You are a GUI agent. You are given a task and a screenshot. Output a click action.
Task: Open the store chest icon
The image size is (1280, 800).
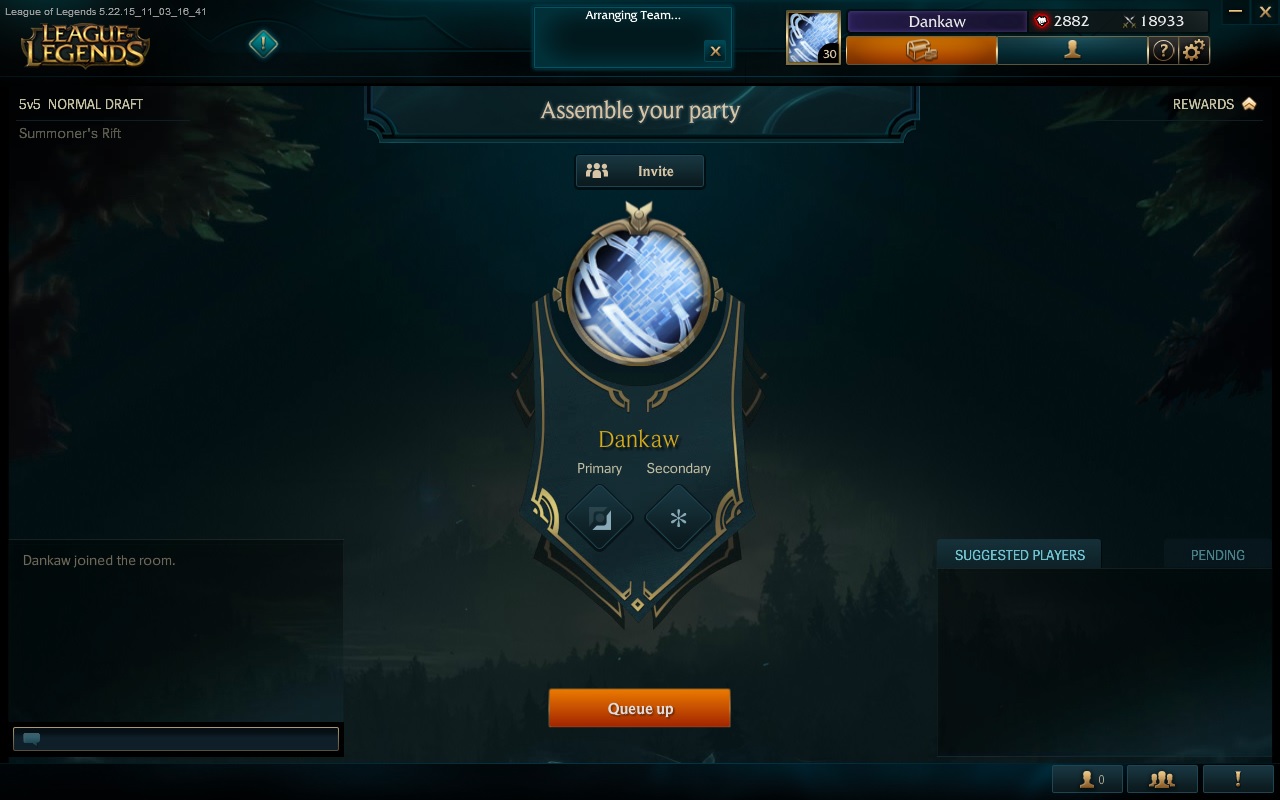921,50
